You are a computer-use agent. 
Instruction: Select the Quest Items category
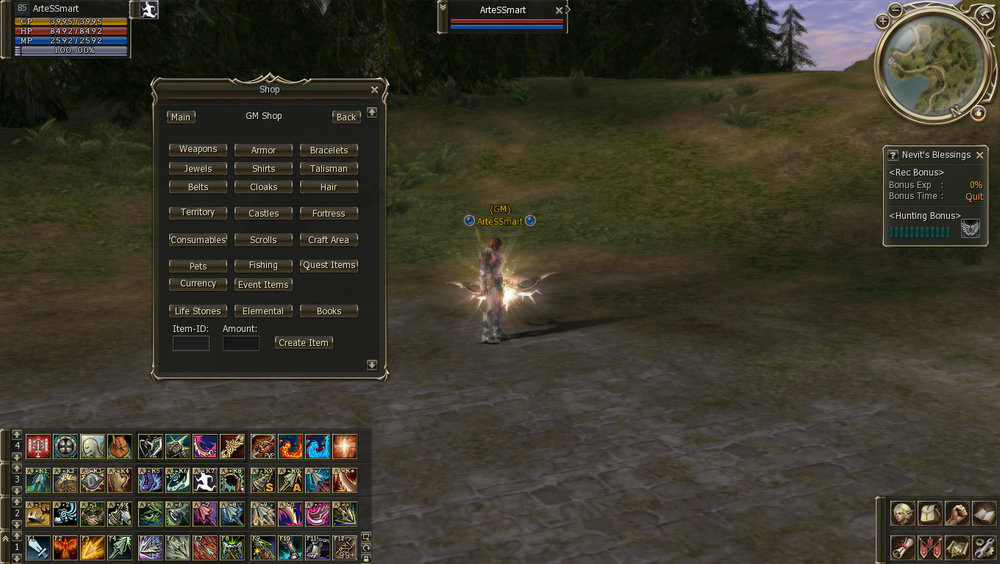pyautogui.click(x=328, y=265)
